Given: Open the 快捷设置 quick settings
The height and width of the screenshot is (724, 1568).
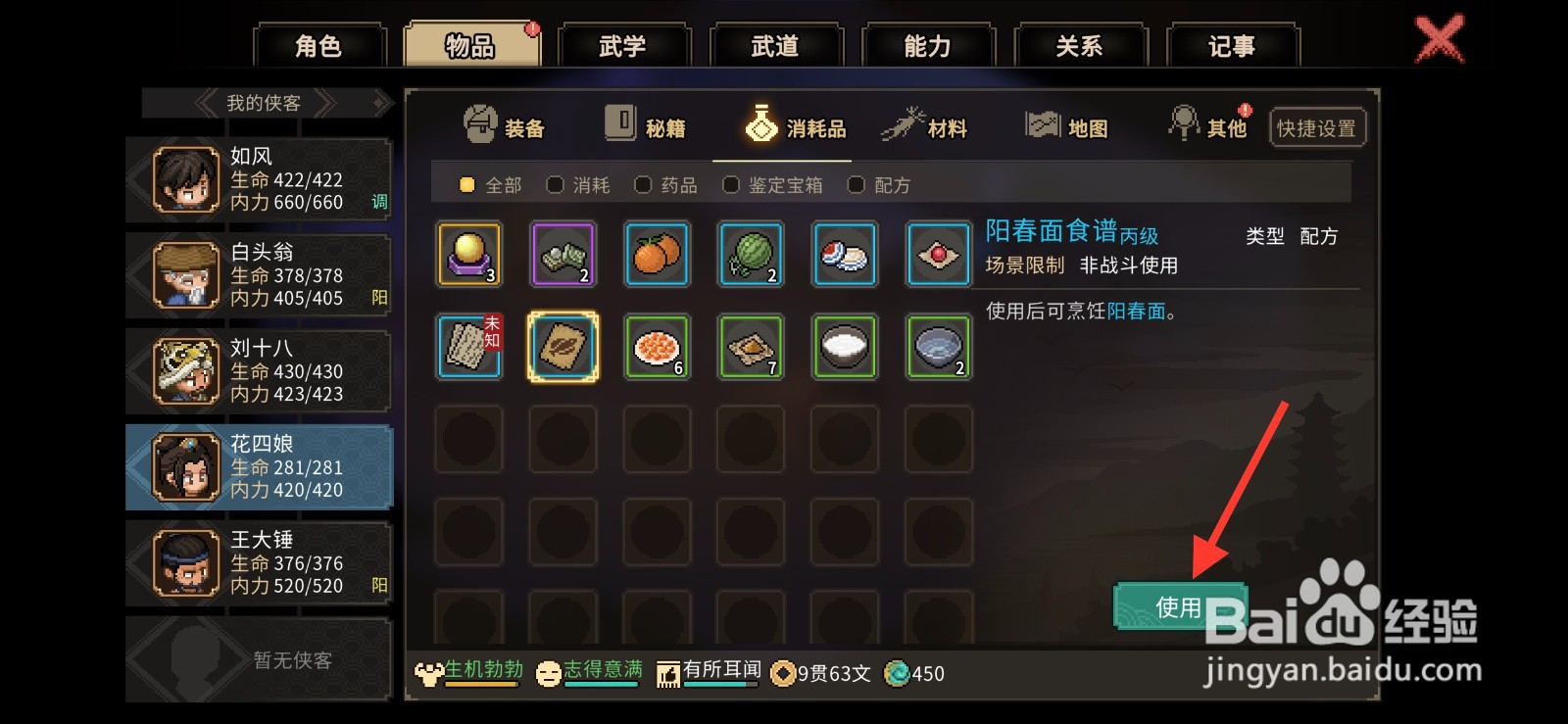Looking at the screenshot, I should point(1317,126).
